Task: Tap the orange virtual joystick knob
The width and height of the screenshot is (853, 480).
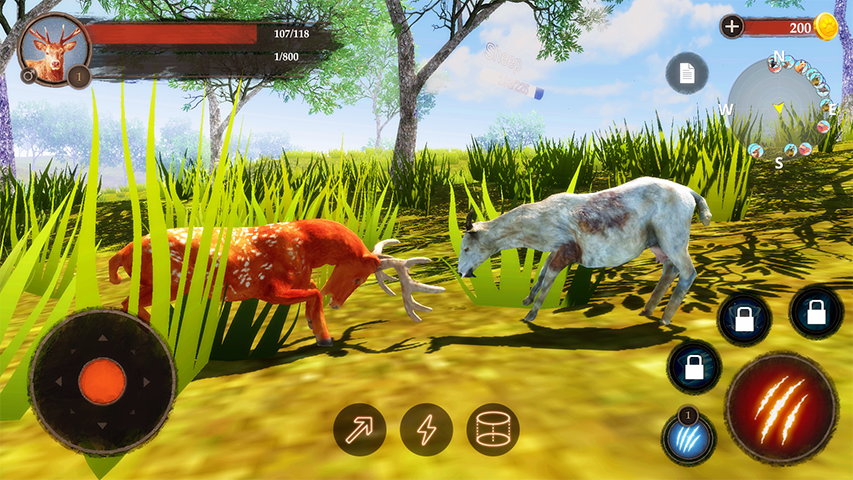Action: point(102,381)
